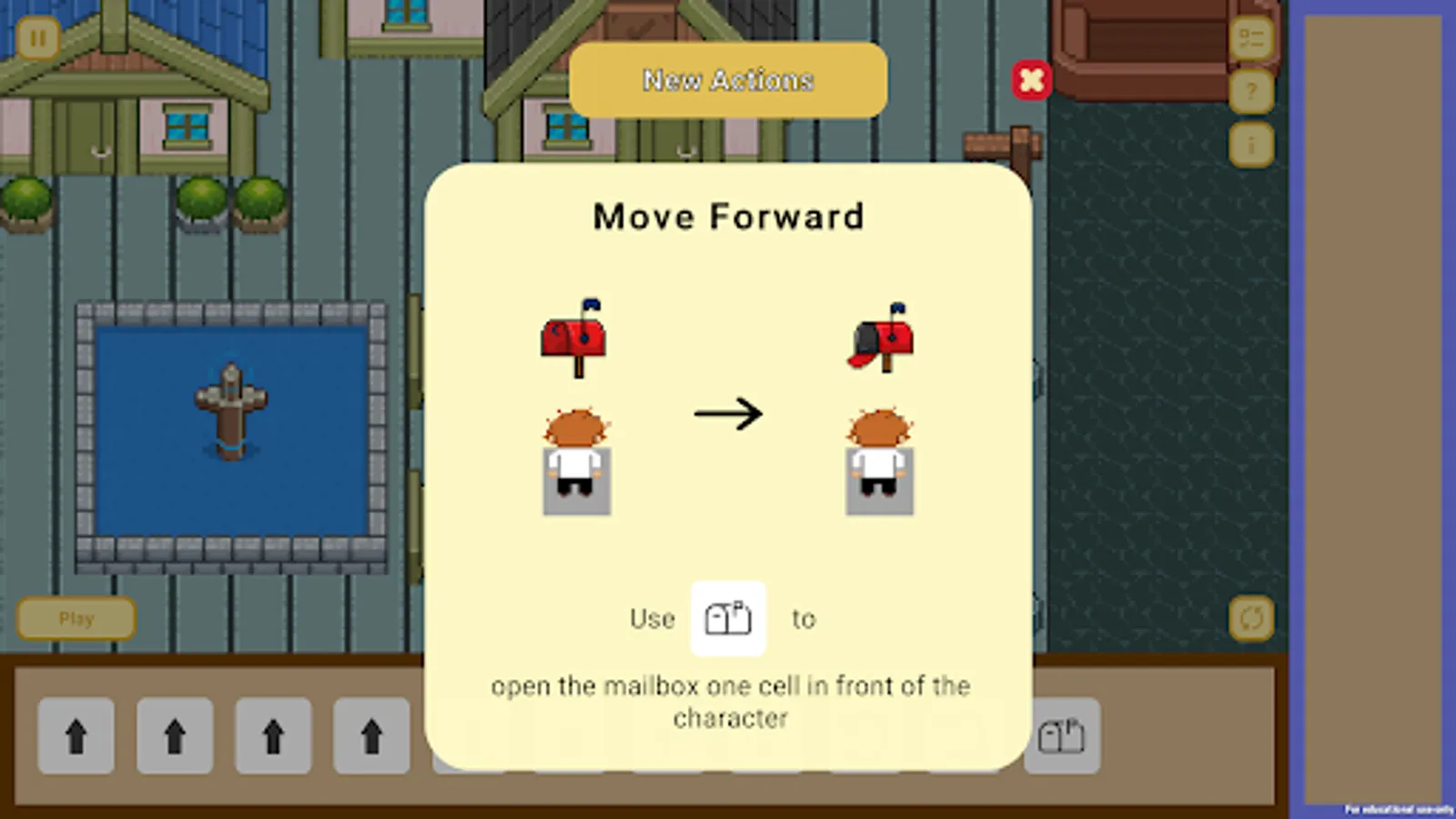This screenshot has height=819, width=1456.
Task: Select the second move-forward arrow tile
Action: [x=175, y=738]
